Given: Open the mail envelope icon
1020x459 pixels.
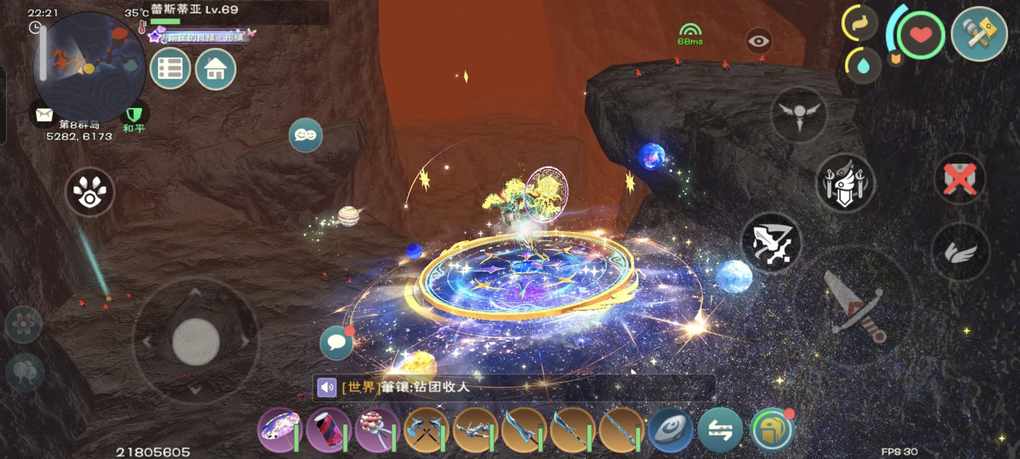Looking at the screenshot, I should coord(43,115).
